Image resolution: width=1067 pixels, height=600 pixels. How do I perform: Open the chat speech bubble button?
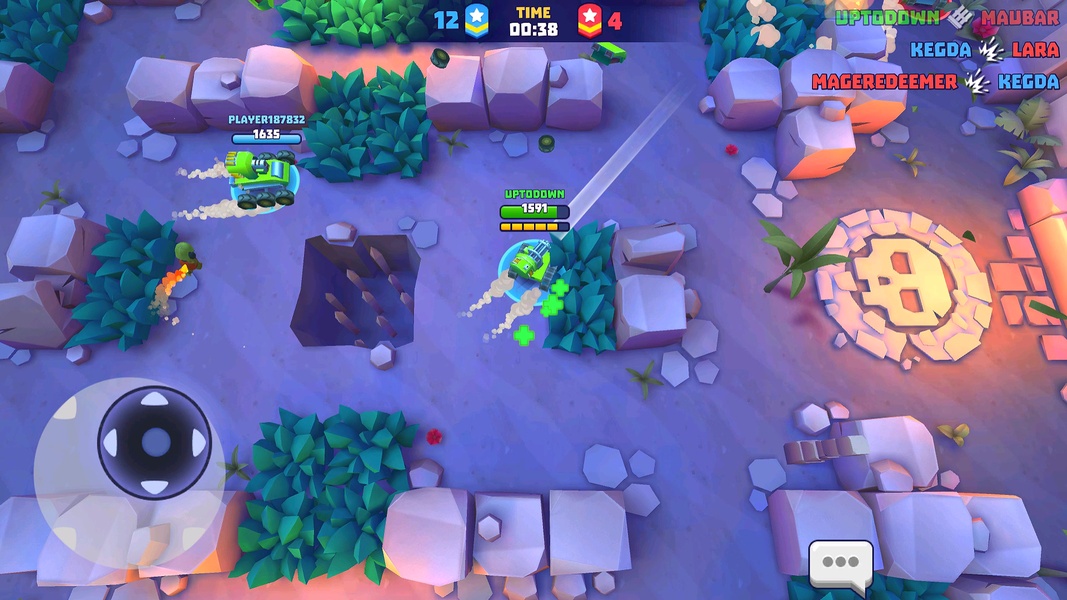point(840,564)
